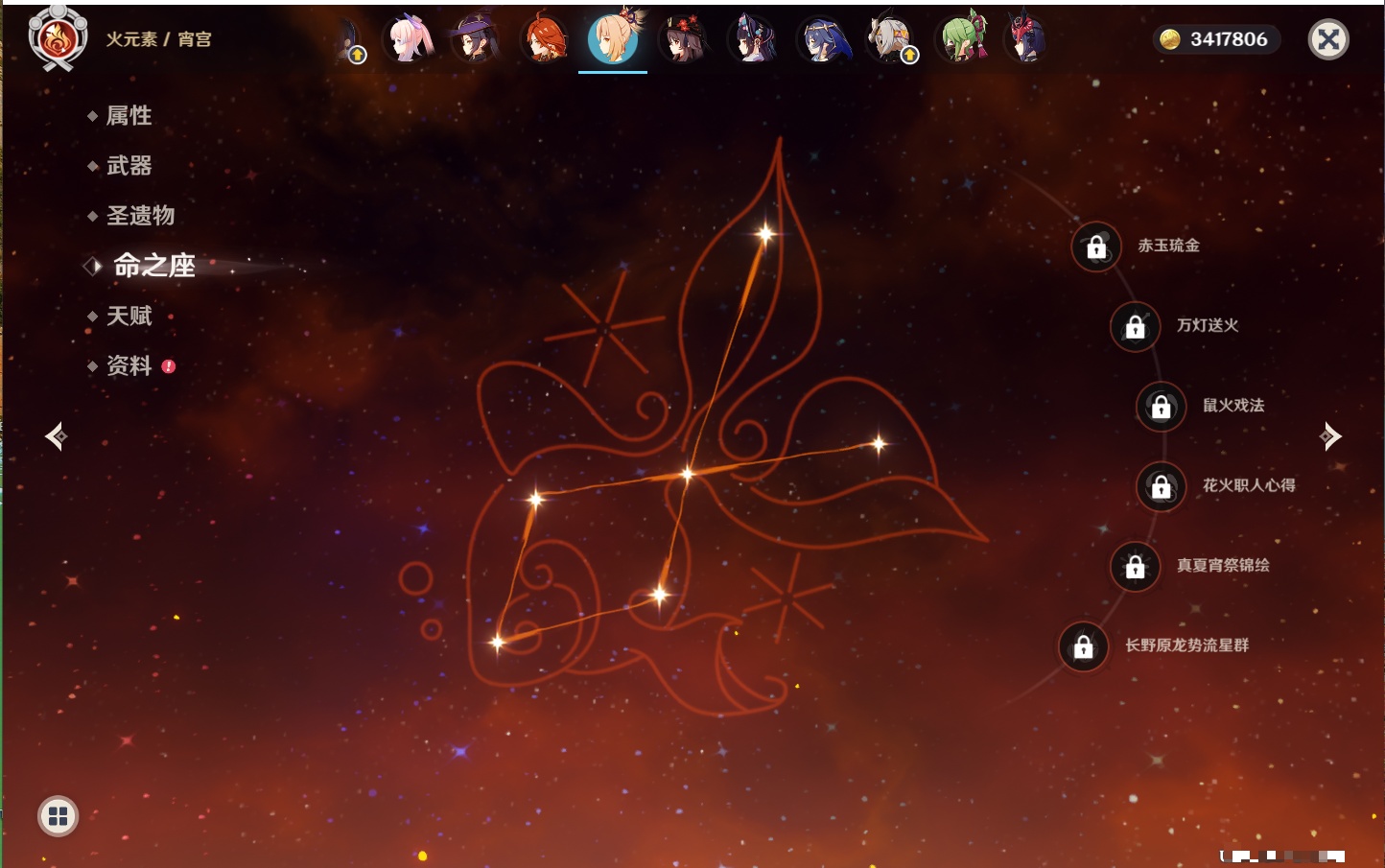Open the 圣遗物 artifacts page
The height and width of the screenshot is (868, 1385).
(x=140, y=216)
